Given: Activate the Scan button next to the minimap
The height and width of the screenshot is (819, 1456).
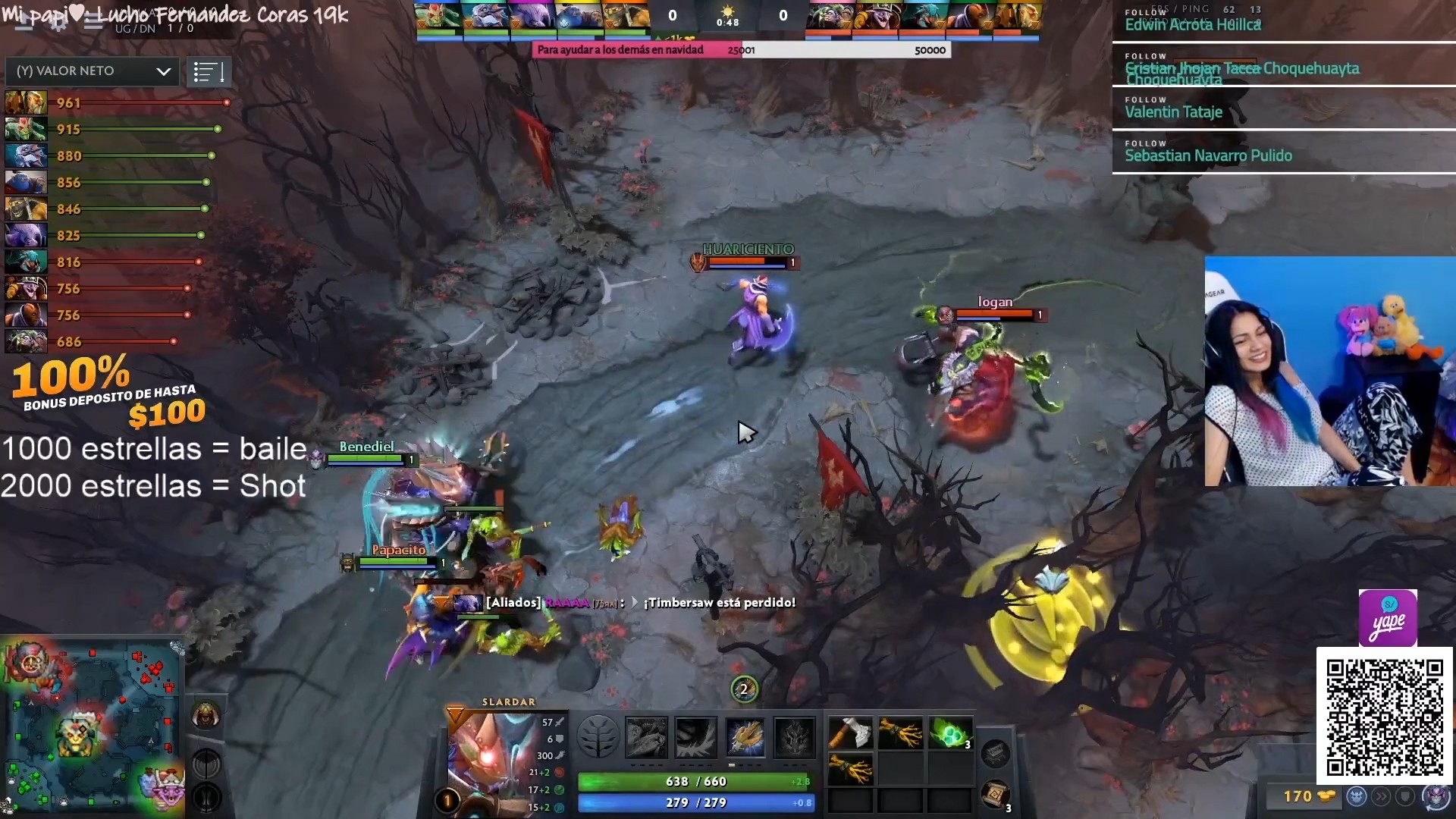Looking at the screenshot, I should click(206, 764).
